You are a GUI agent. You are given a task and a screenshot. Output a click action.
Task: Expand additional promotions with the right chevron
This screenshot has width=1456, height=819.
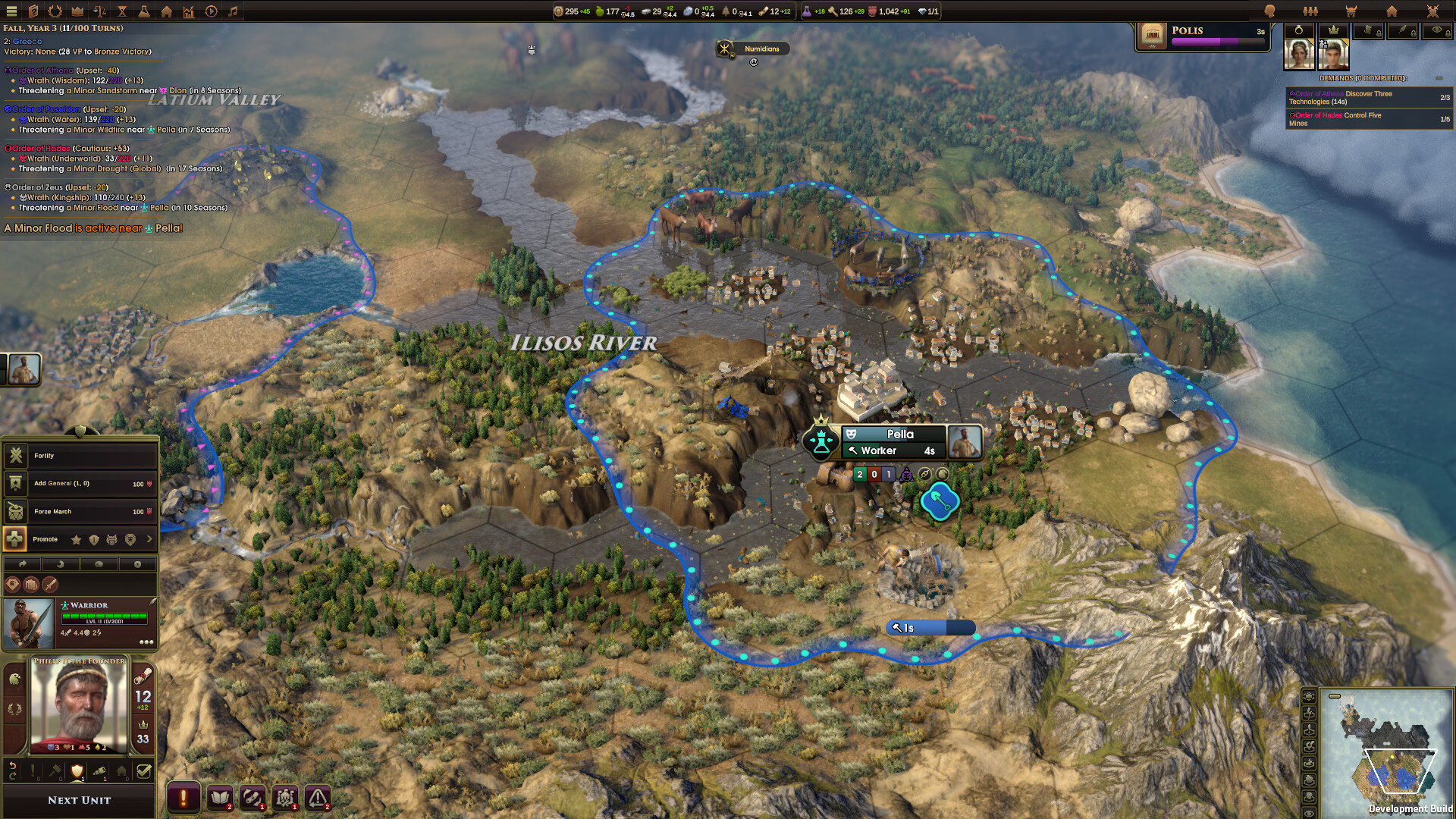[149, 539]
